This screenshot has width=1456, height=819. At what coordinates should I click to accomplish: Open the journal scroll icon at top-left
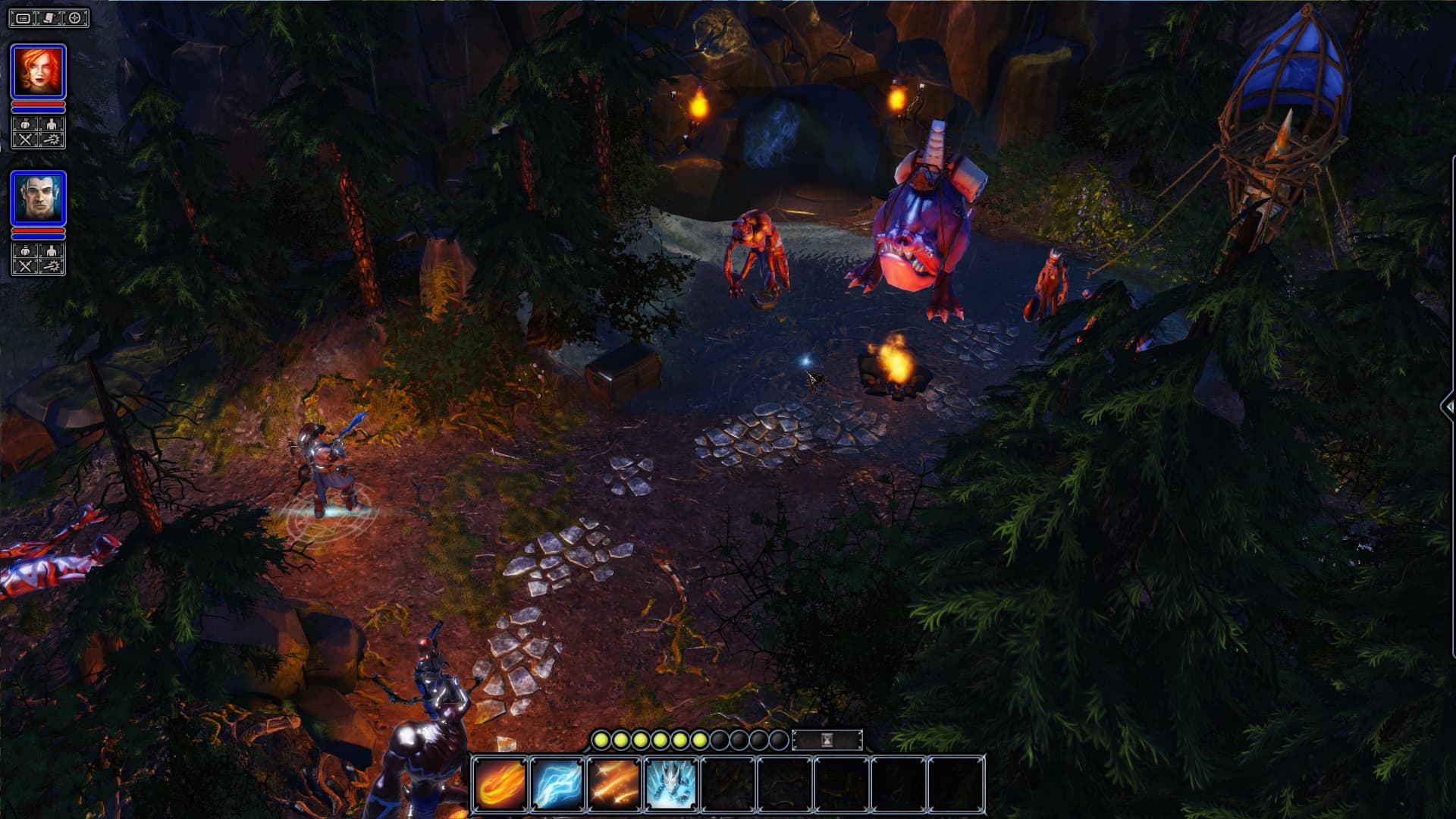[x=48, y=17]
